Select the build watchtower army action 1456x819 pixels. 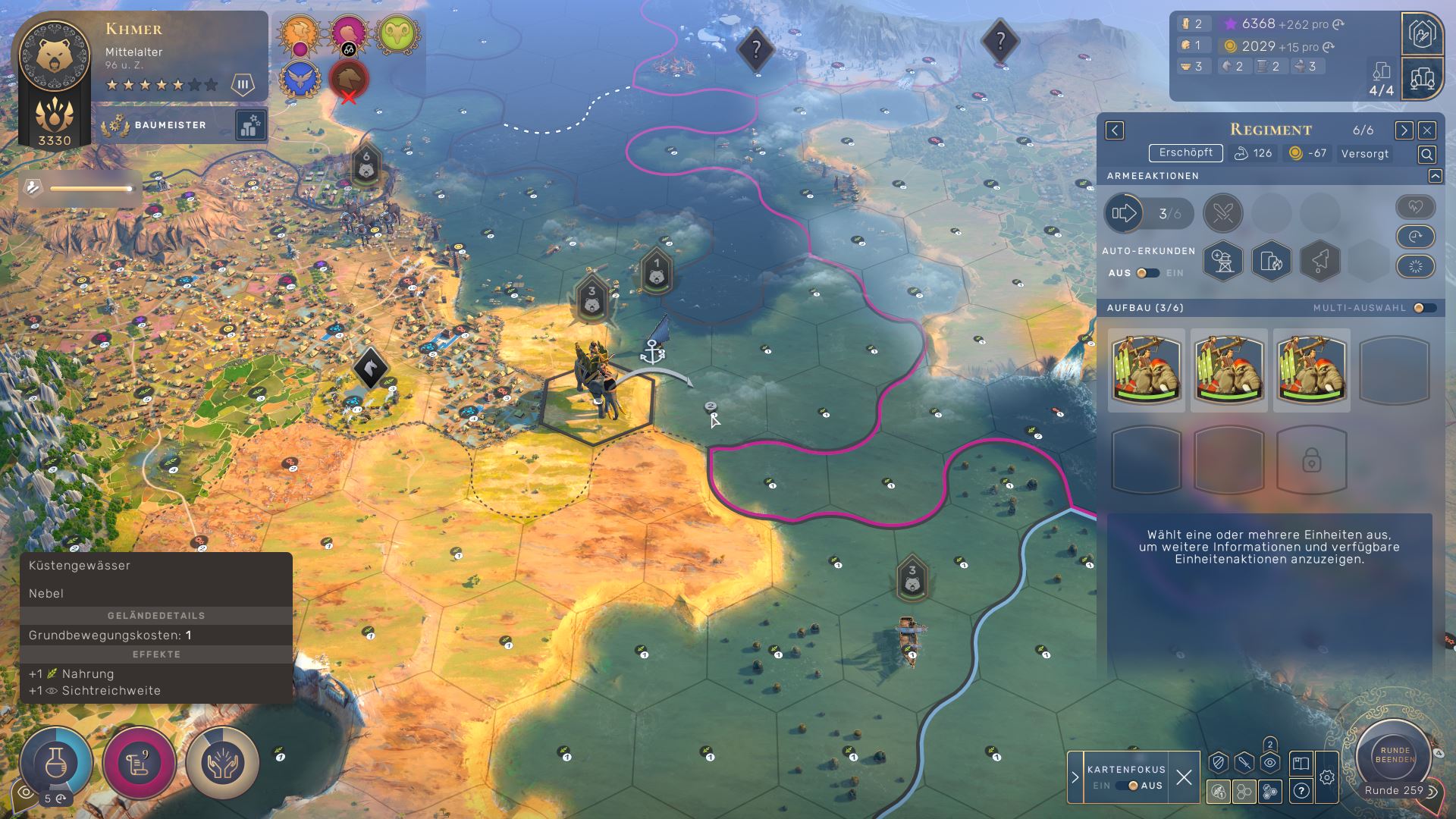tap(1222, 262)
